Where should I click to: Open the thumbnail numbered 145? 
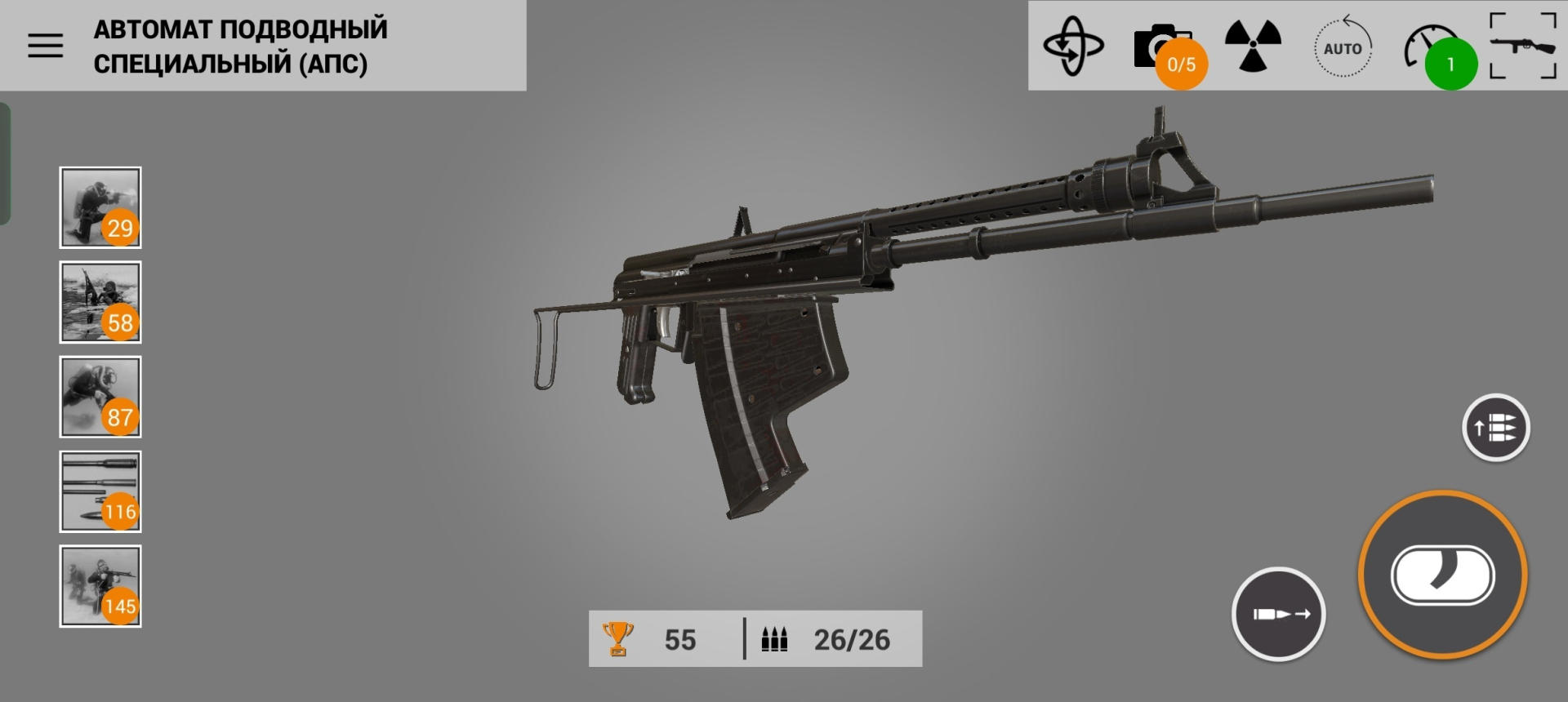tap(100, 586)
